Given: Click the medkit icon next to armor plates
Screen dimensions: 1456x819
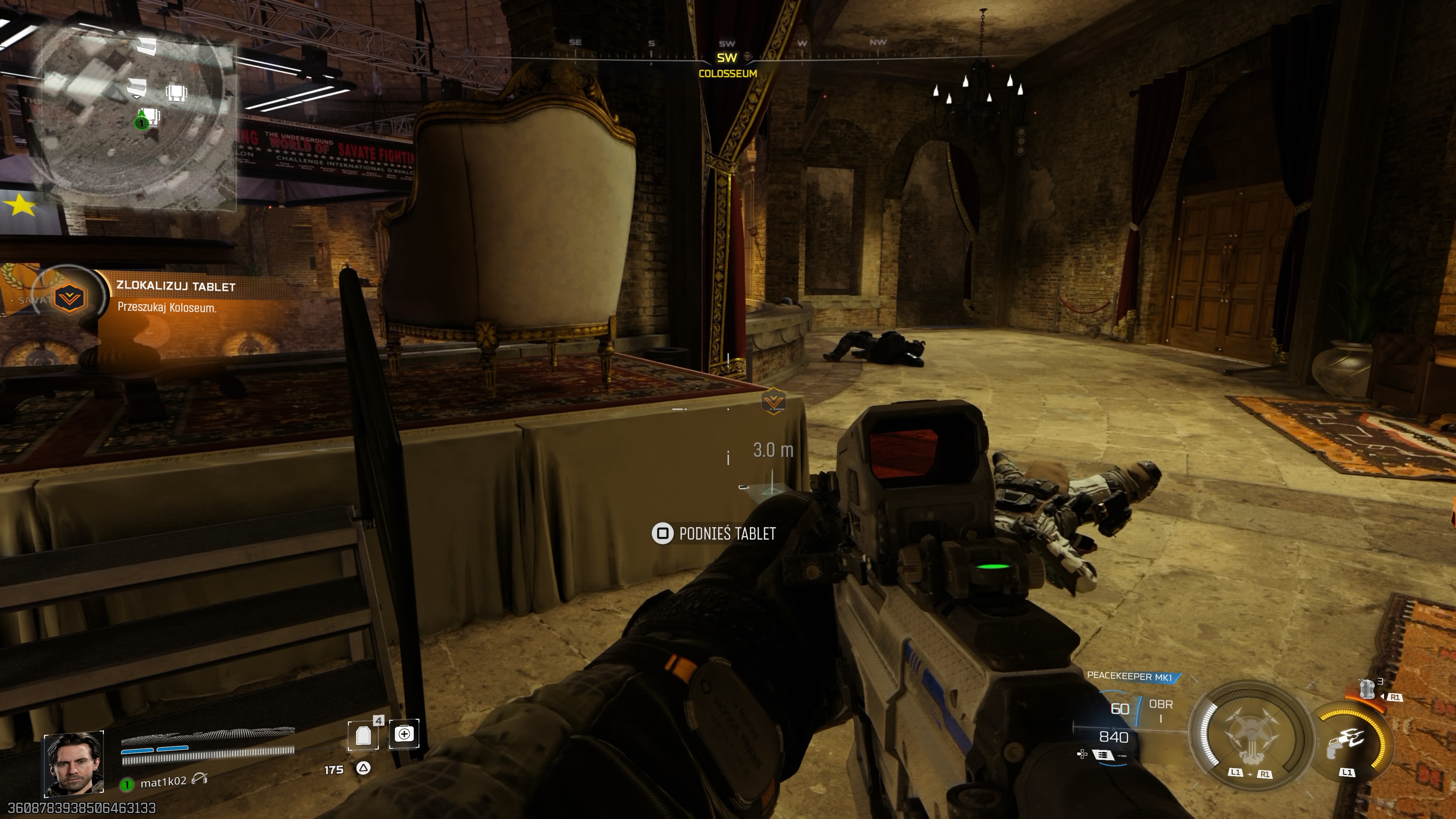Looking at the screenshot, I should pos(404,734).
